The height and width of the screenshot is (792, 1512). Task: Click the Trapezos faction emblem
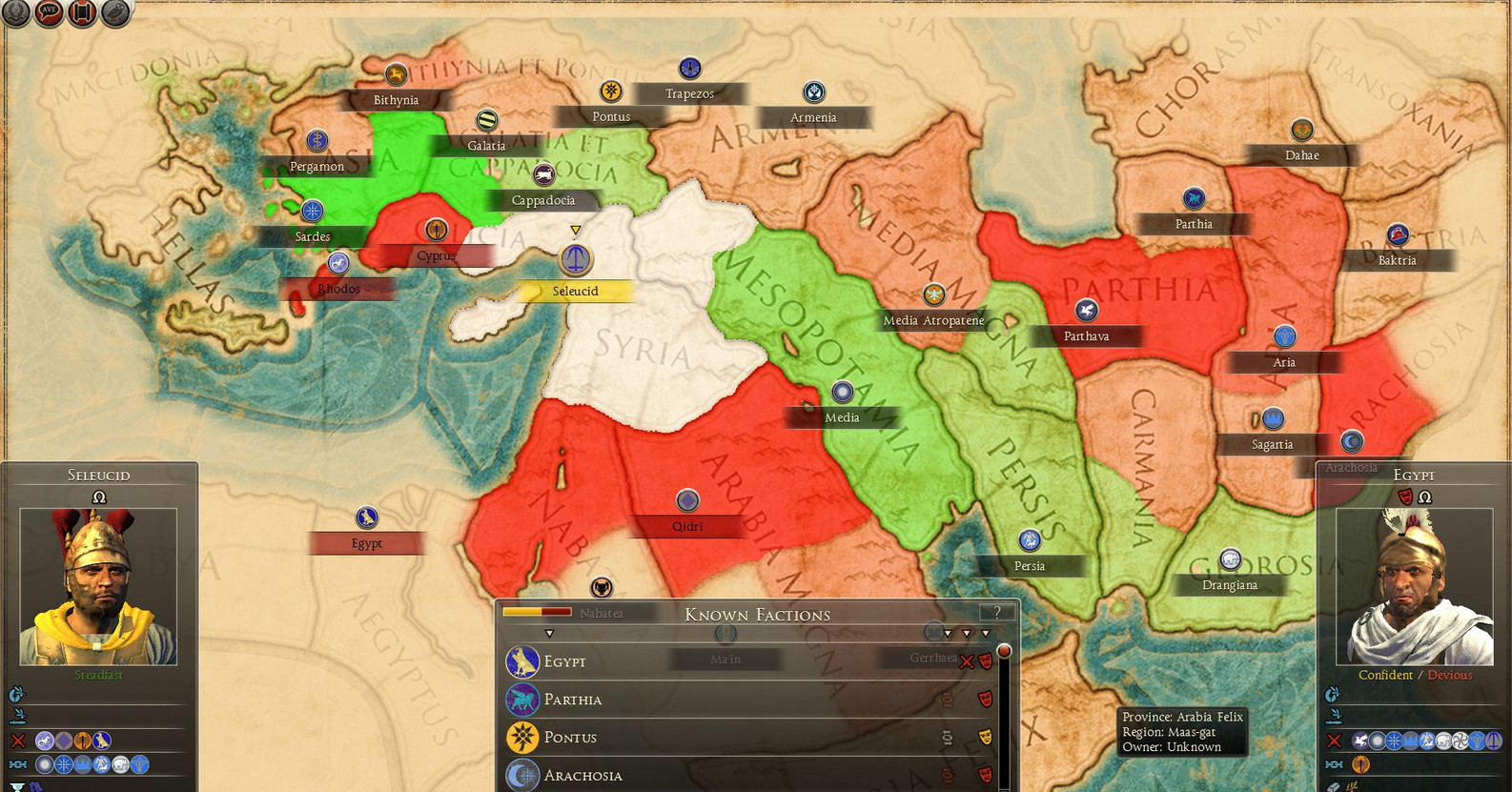(689, 68)
